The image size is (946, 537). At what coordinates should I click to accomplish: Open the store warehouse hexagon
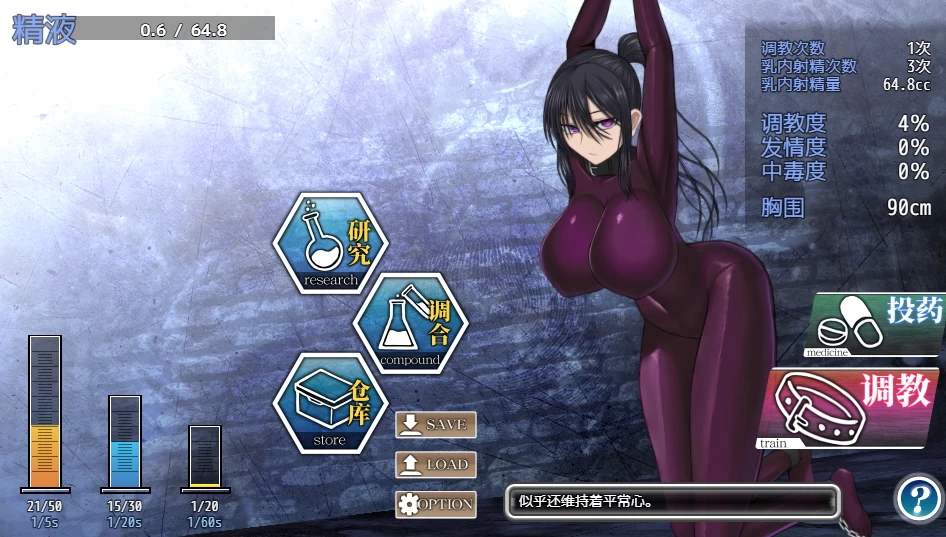[331, 403]
